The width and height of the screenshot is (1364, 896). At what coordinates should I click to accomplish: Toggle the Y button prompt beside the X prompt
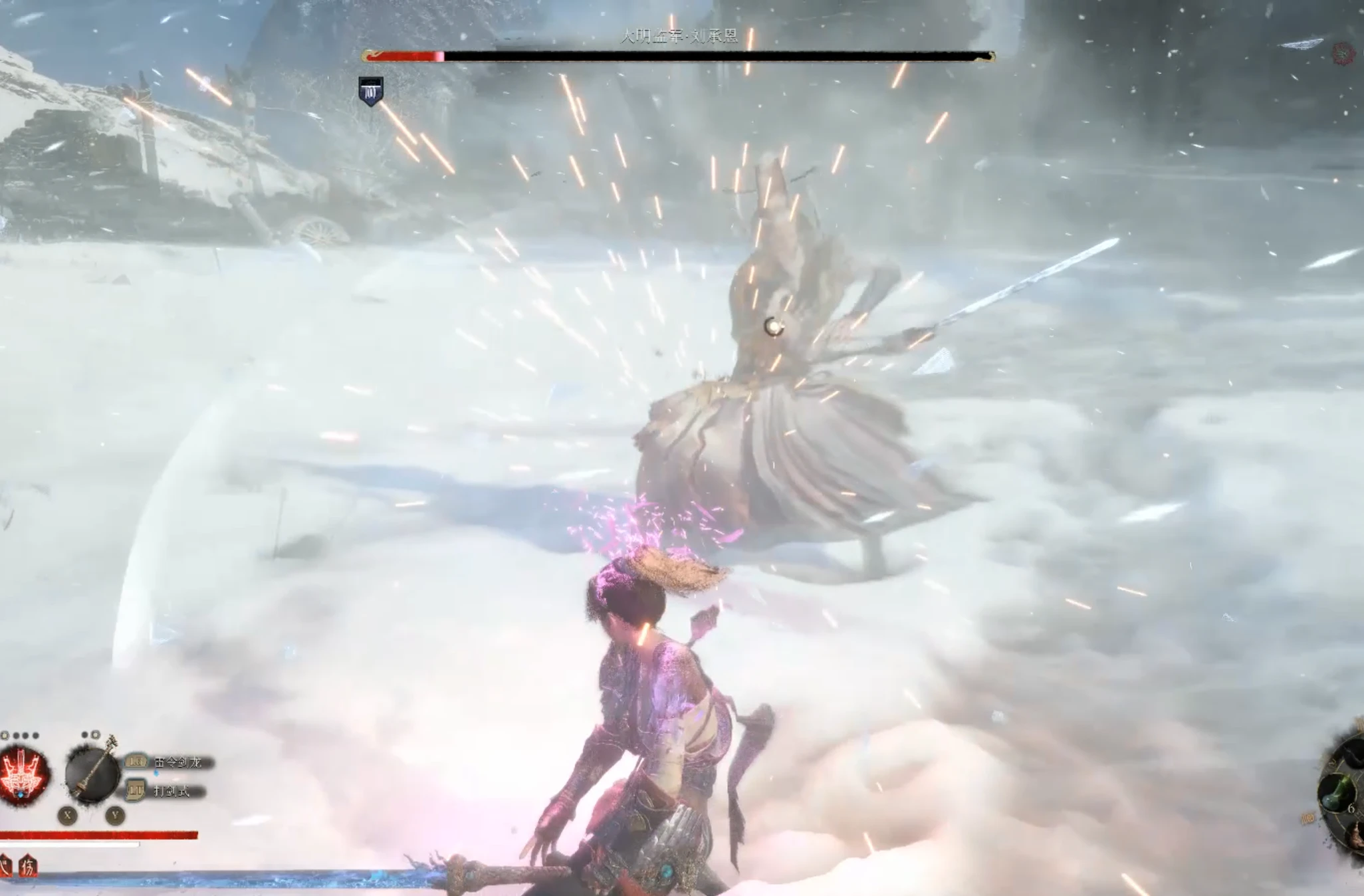tap(116, 816)
